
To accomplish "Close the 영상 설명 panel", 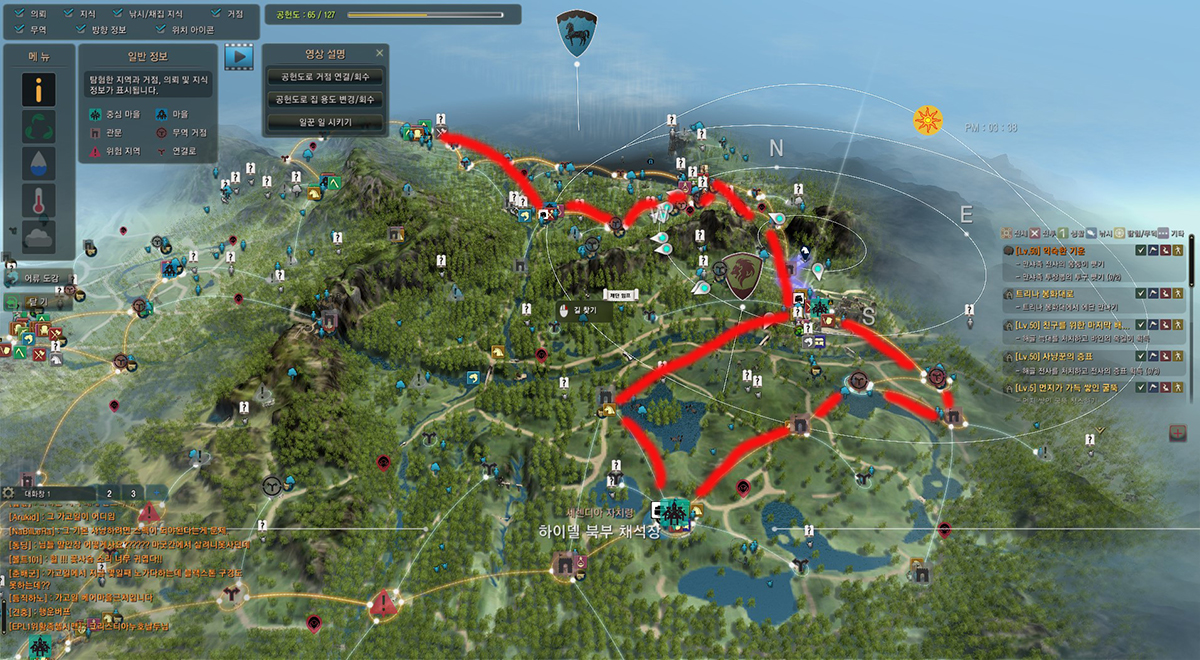I will (379, 53).
